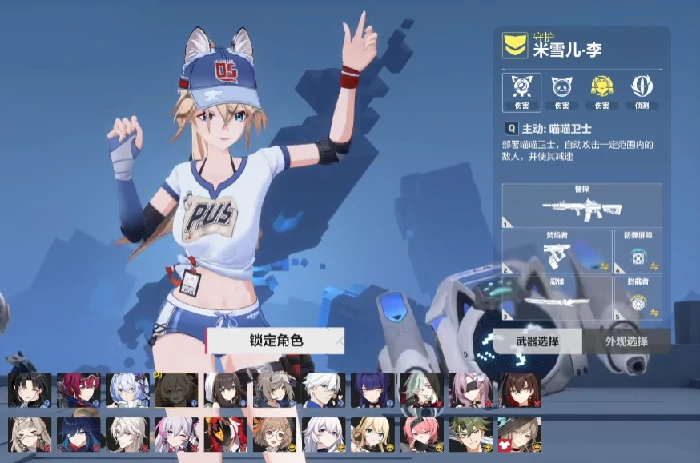The image size is (700, 463).
Task: View the shield-shaped skill icon
Action: pyautogui.click(x=642, y=90)
